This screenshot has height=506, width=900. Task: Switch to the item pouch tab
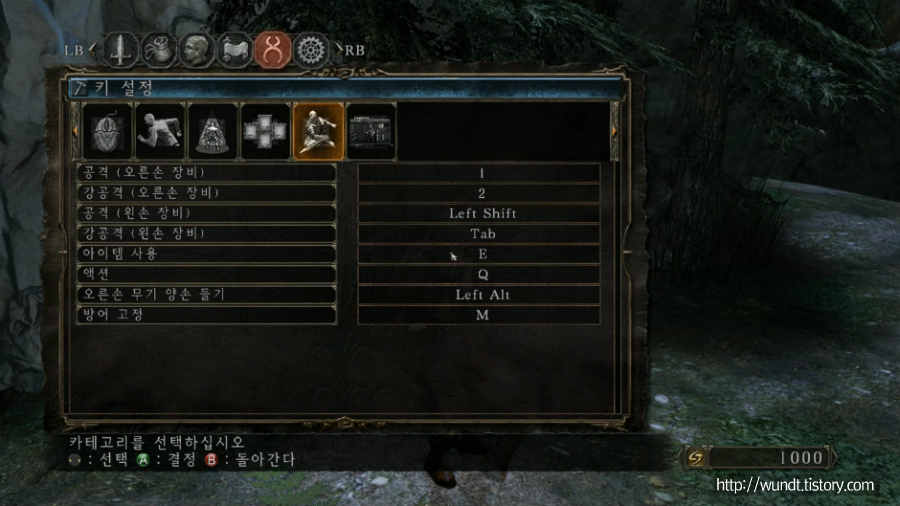[x=158, y=49]
